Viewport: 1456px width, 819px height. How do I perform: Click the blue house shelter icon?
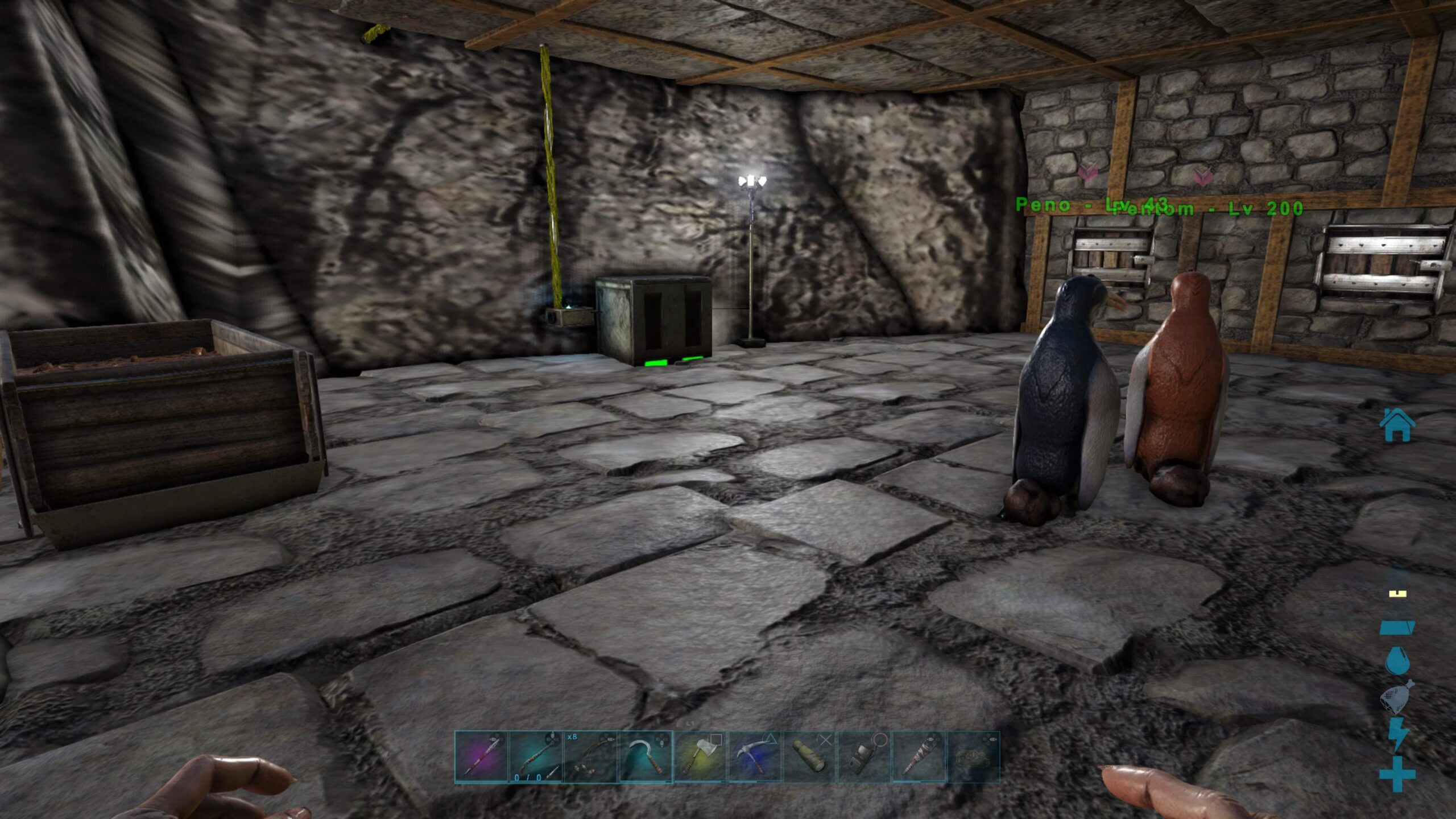1397,425
